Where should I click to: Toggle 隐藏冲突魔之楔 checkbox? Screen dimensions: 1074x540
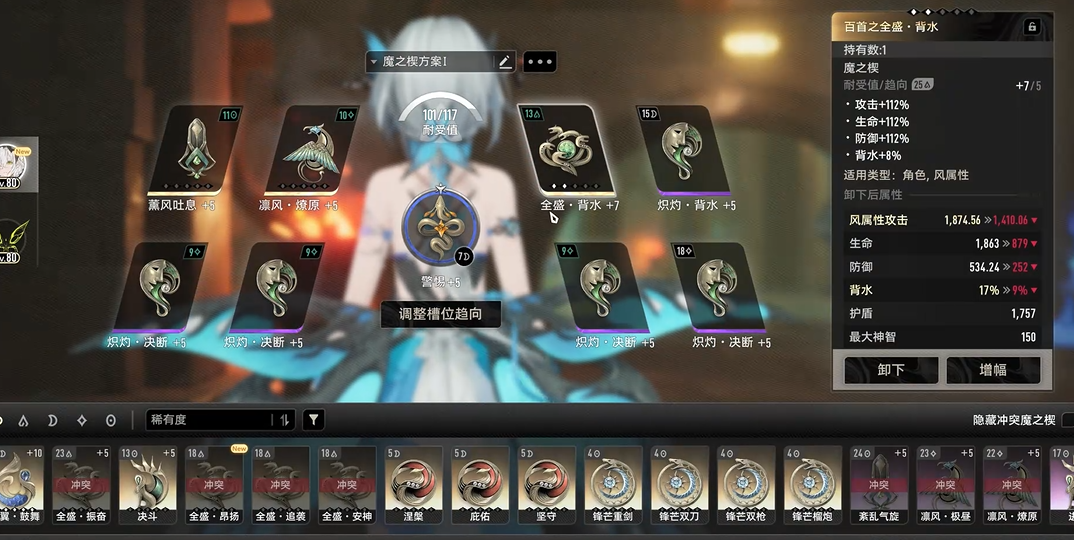[1066, 420]
